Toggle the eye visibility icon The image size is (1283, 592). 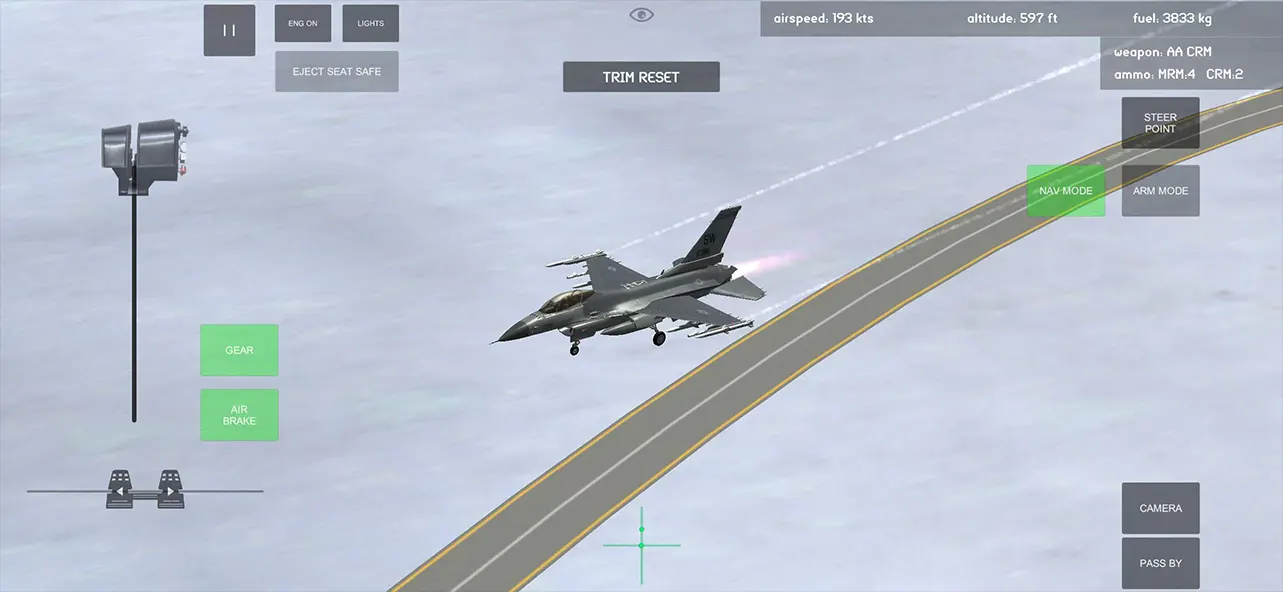coord(641,15)
